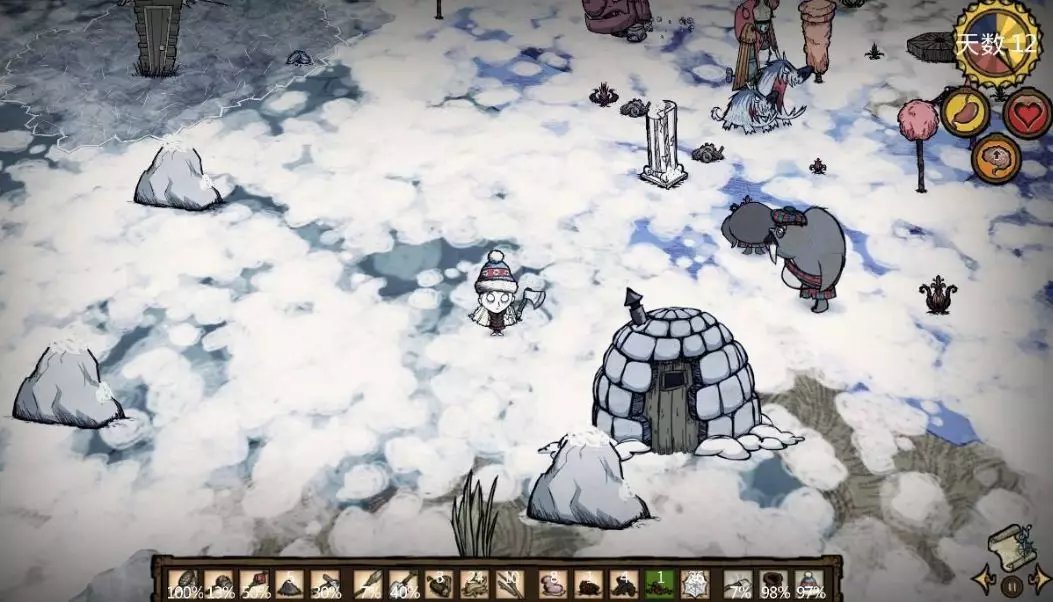Select the inventory slot showing 13% durability
Image resolution: width=1053 pixels, height=602 pixels.
tap(220, 583)
